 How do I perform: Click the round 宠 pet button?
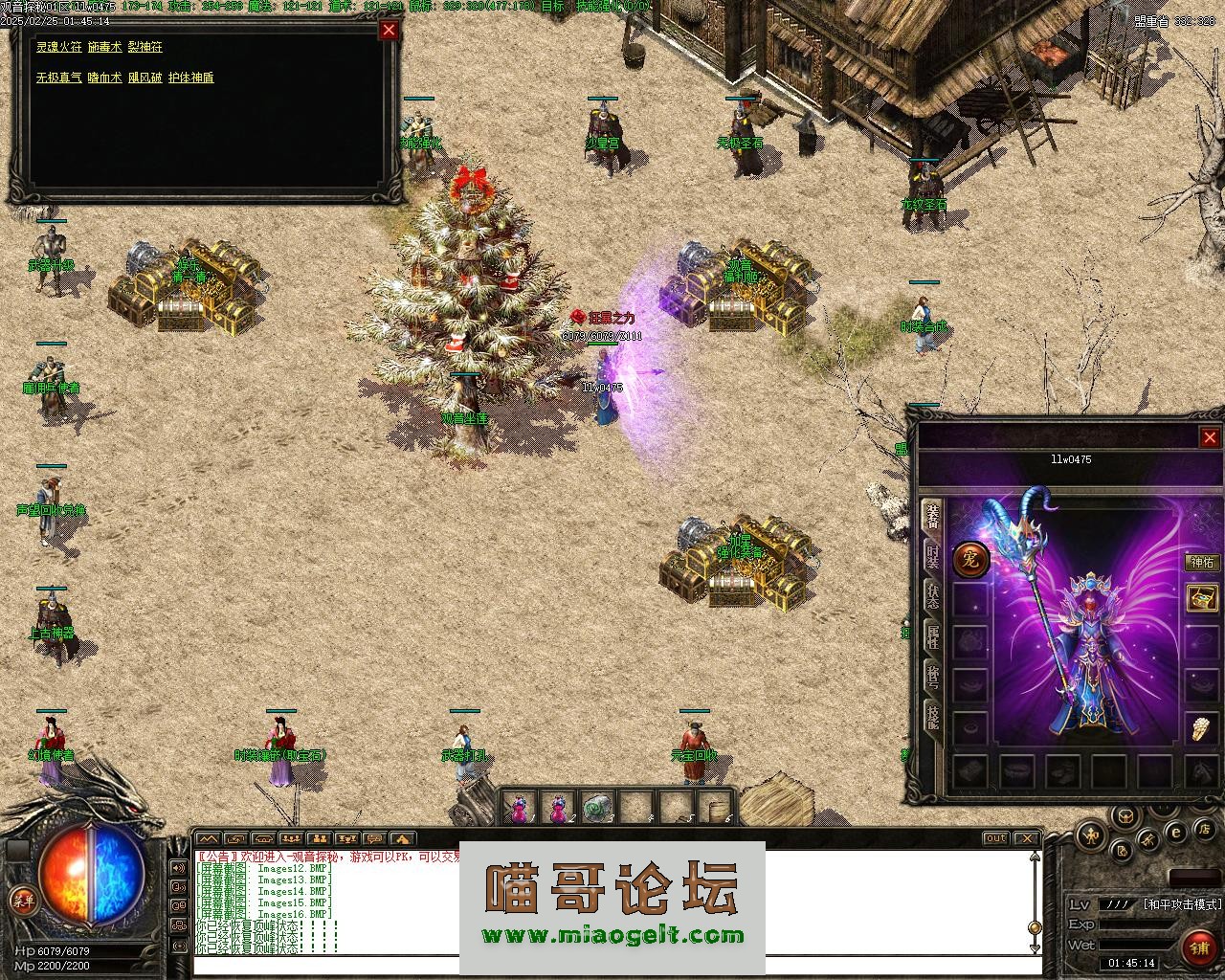pyautogui.click(x=970, y=559)
